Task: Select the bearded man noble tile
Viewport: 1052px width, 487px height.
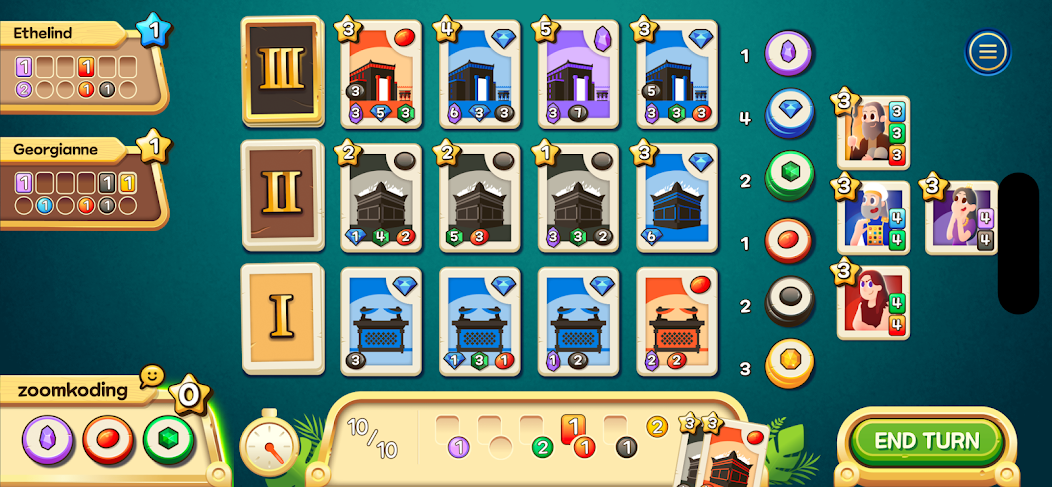Action: coord(872,132)
